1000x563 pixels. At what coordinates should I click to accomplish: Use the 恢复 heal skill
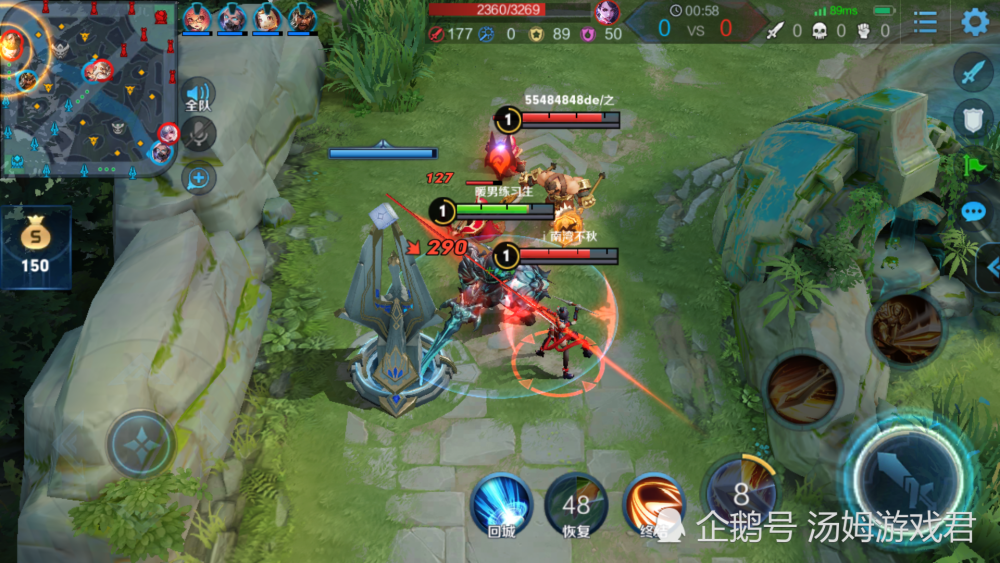point(576,505)
